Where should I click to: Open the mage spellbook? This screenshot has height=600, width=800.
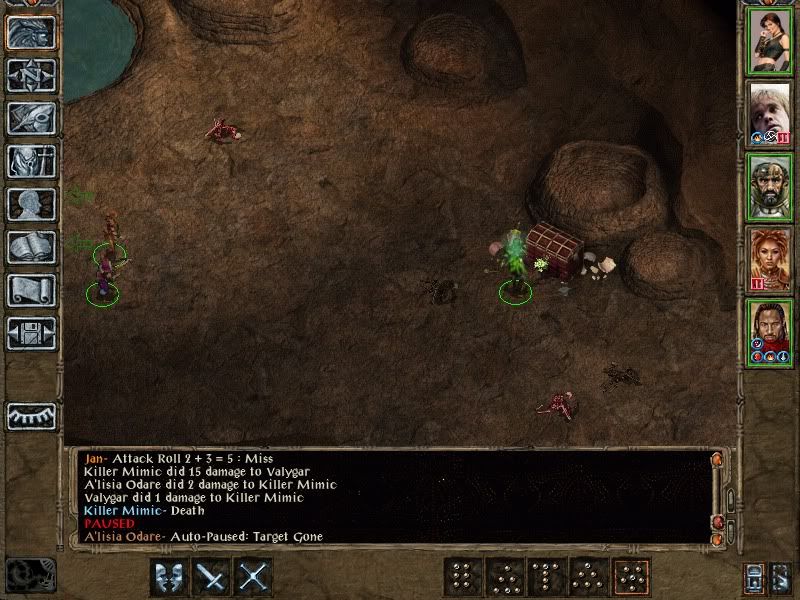tap(31, 247)
